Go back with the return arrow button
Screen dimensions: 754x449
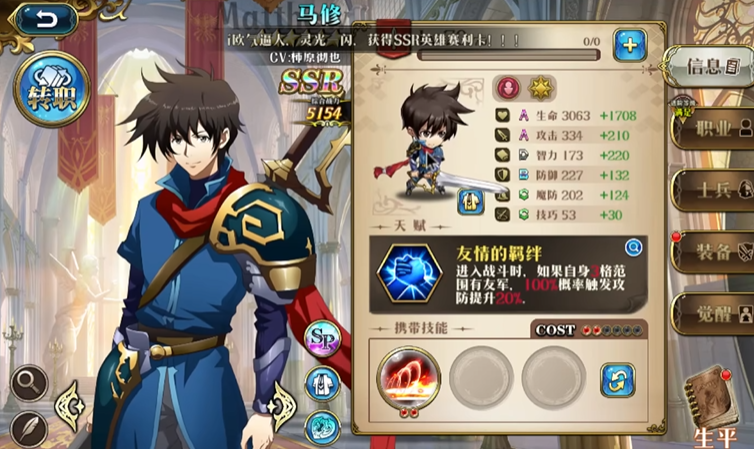(43, 18)
